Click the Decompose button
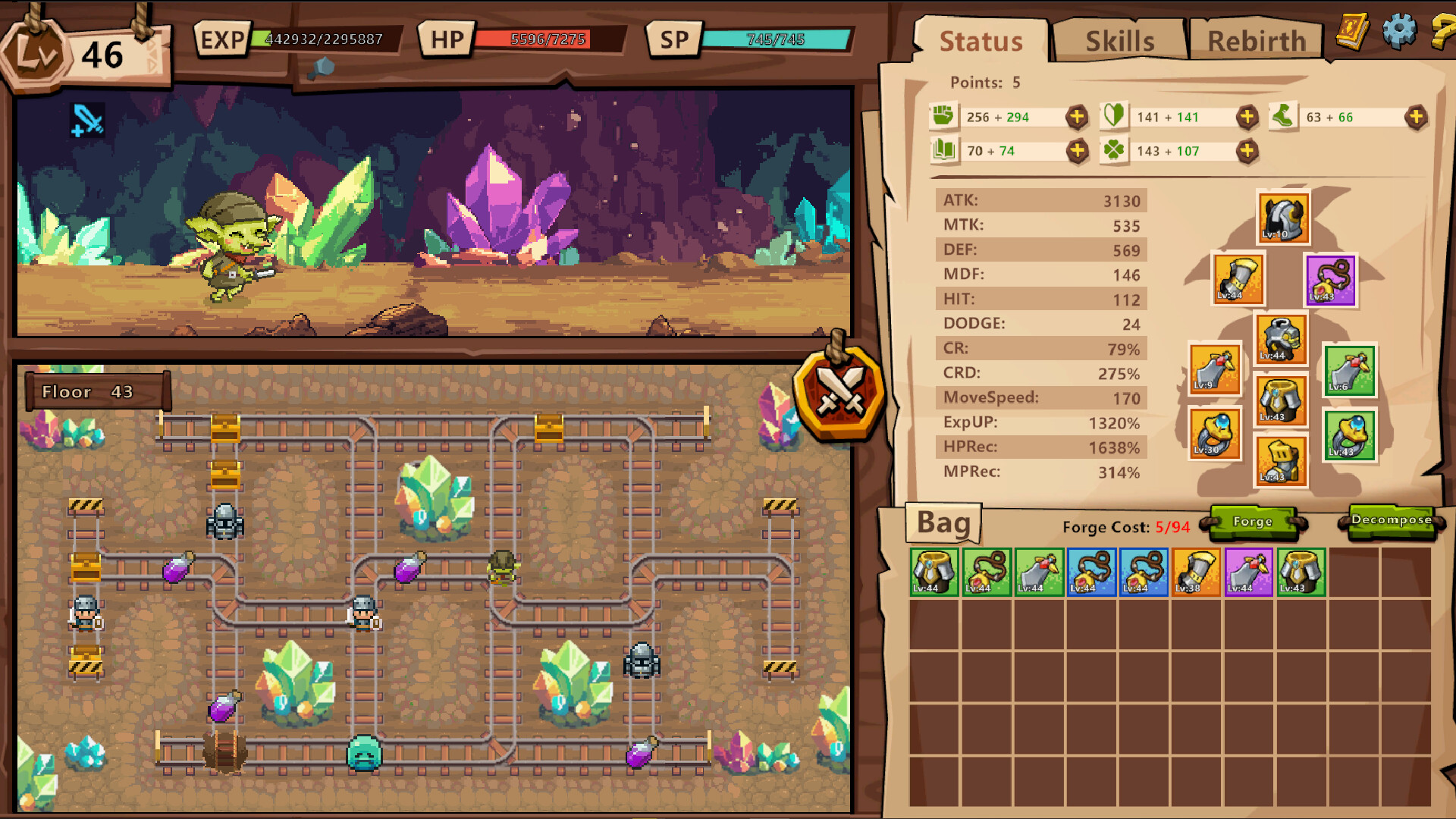This screenshot has height=819, width=1456. point(1392,520)
